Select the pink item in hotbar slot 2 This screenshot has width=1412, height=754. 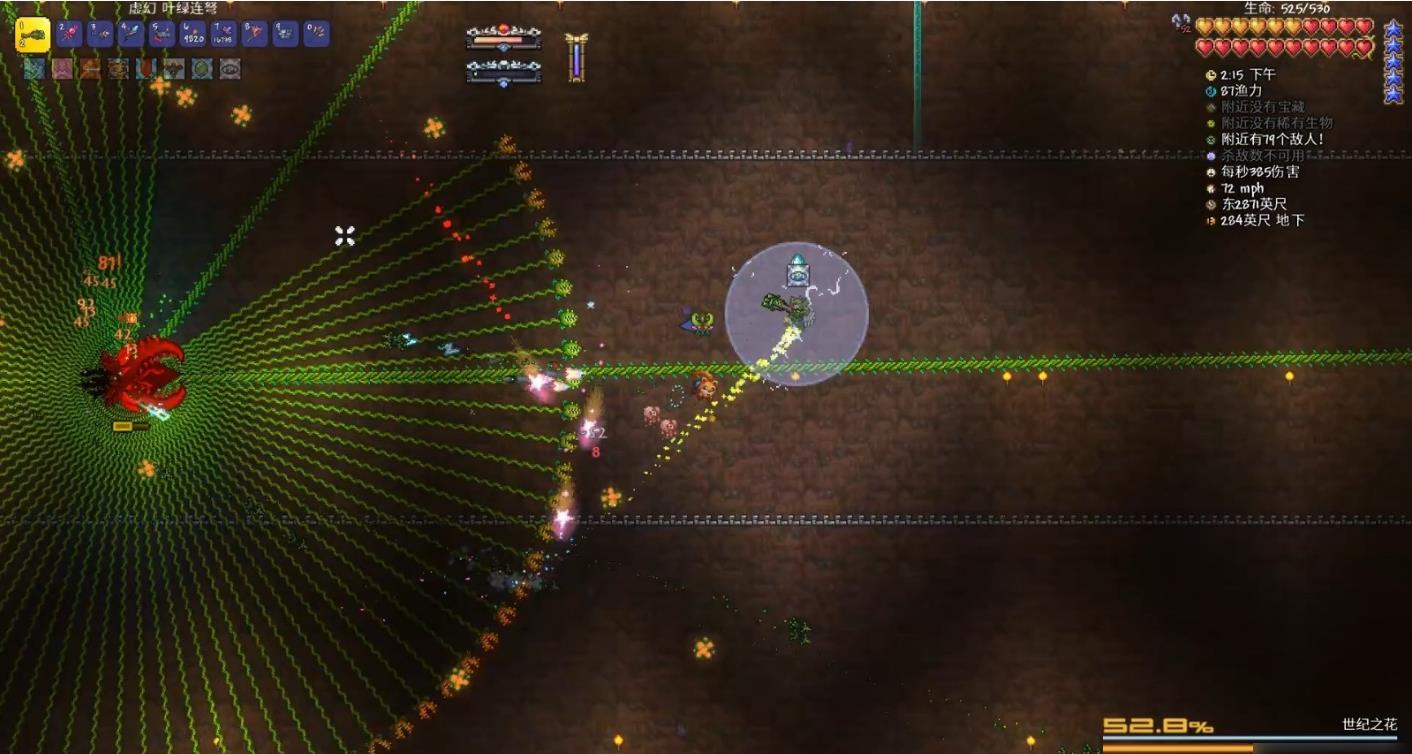point(70,35)
